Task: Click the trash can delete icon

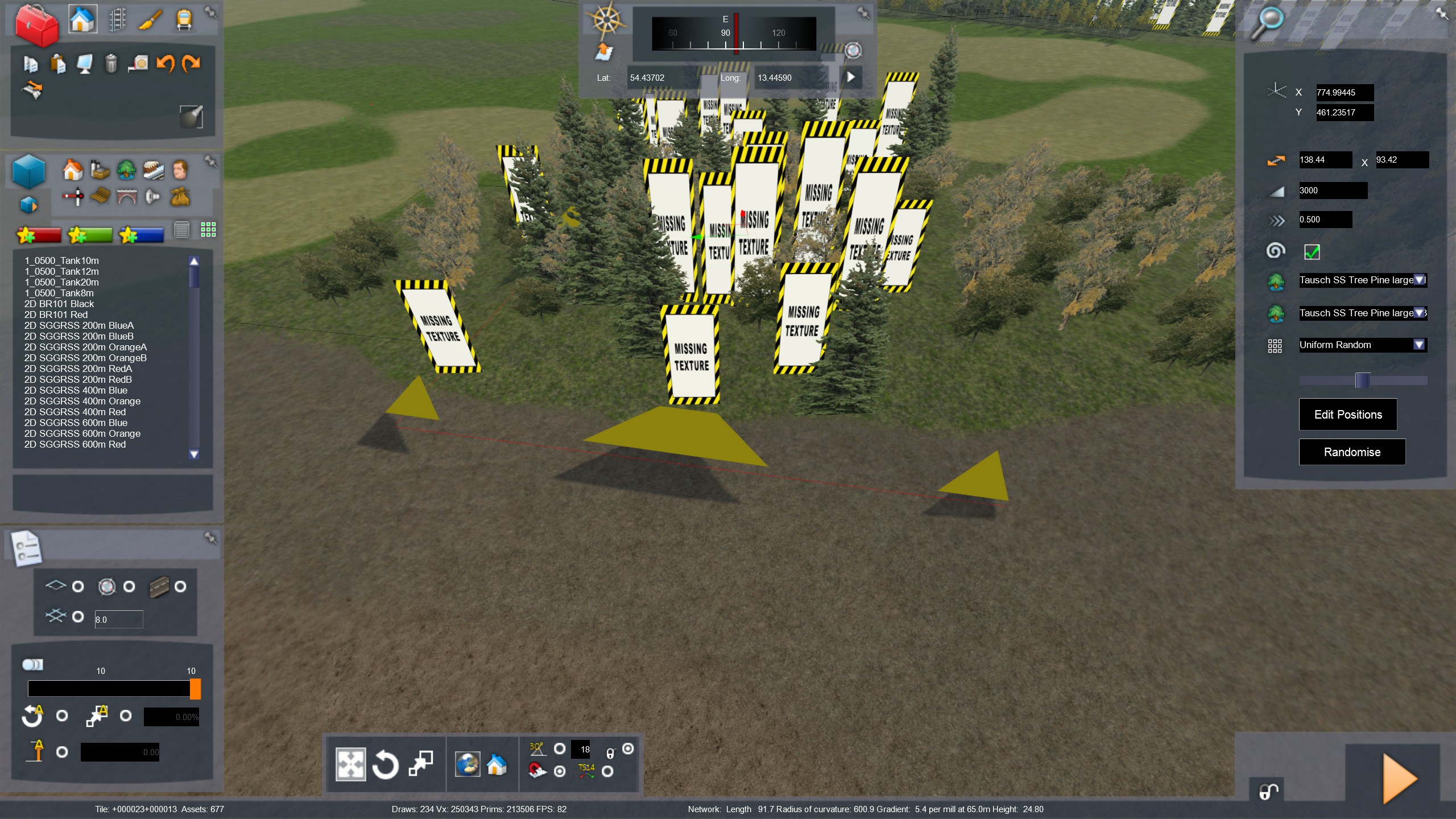Action: (111, 64)
